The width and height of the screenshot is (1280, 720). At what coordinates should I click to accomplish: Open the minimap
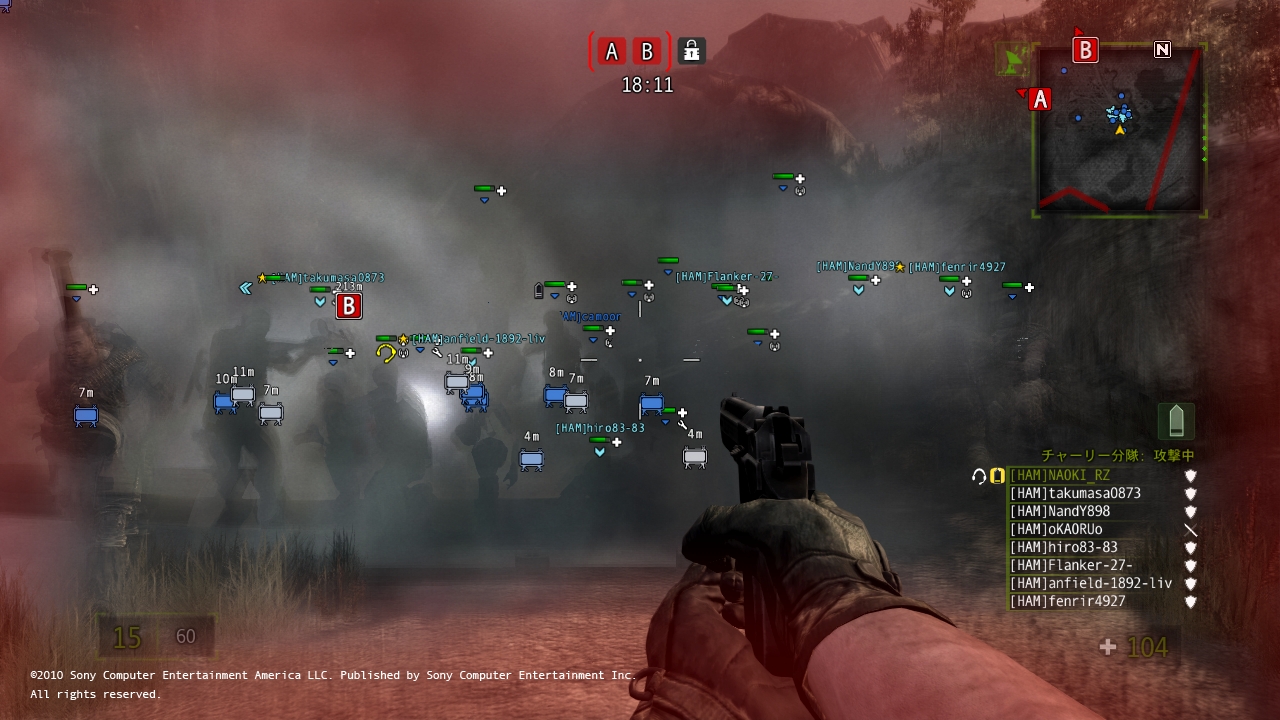tap(1119, 130)
